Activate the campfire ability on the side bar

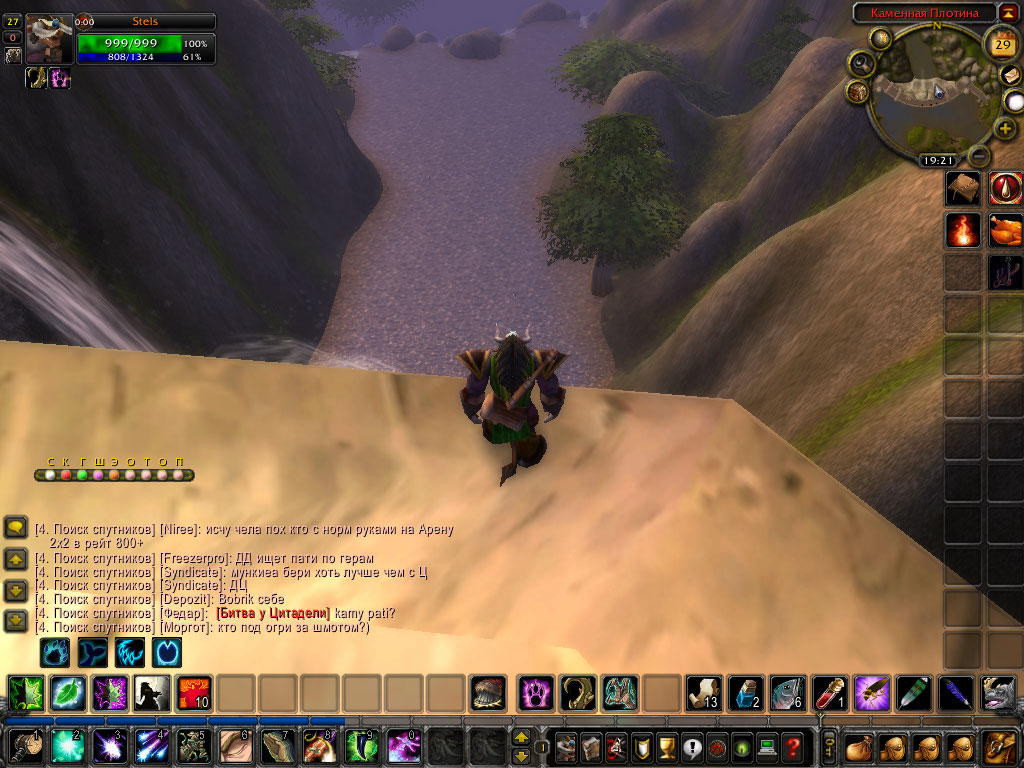click(963, 230)
